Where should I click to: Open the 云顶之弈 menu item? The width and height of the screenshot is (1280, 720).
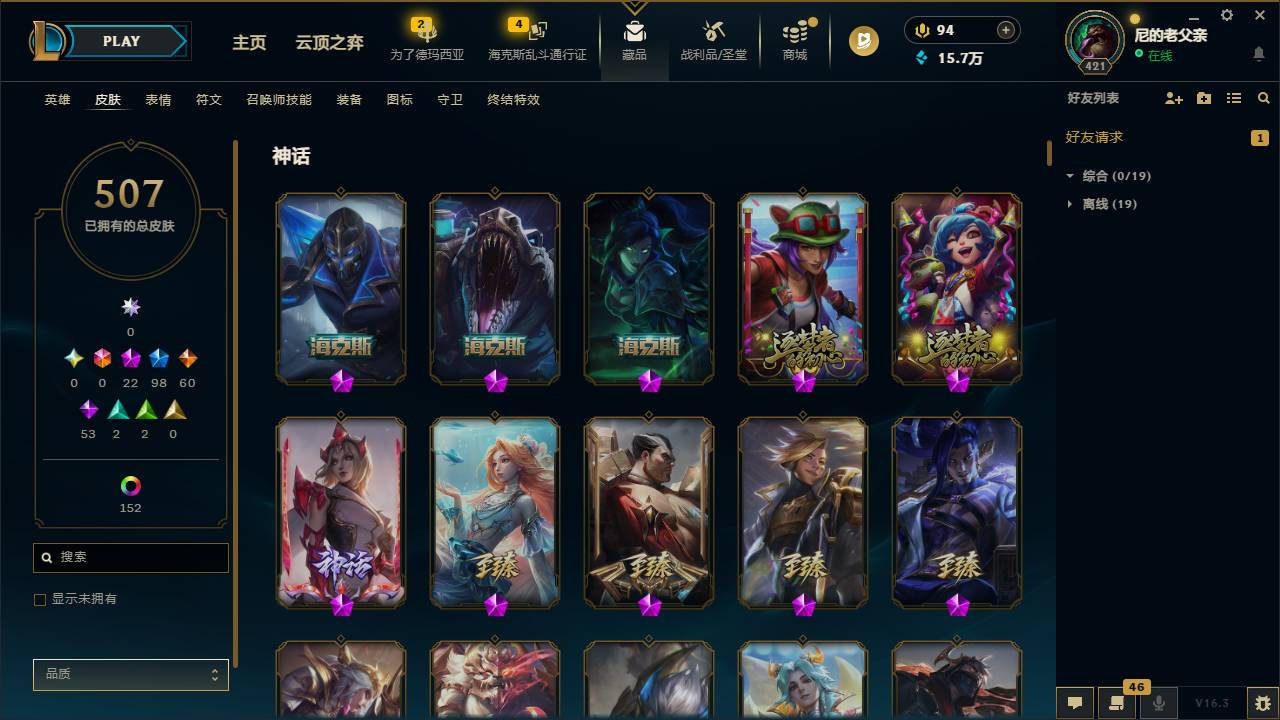point(331,44)
